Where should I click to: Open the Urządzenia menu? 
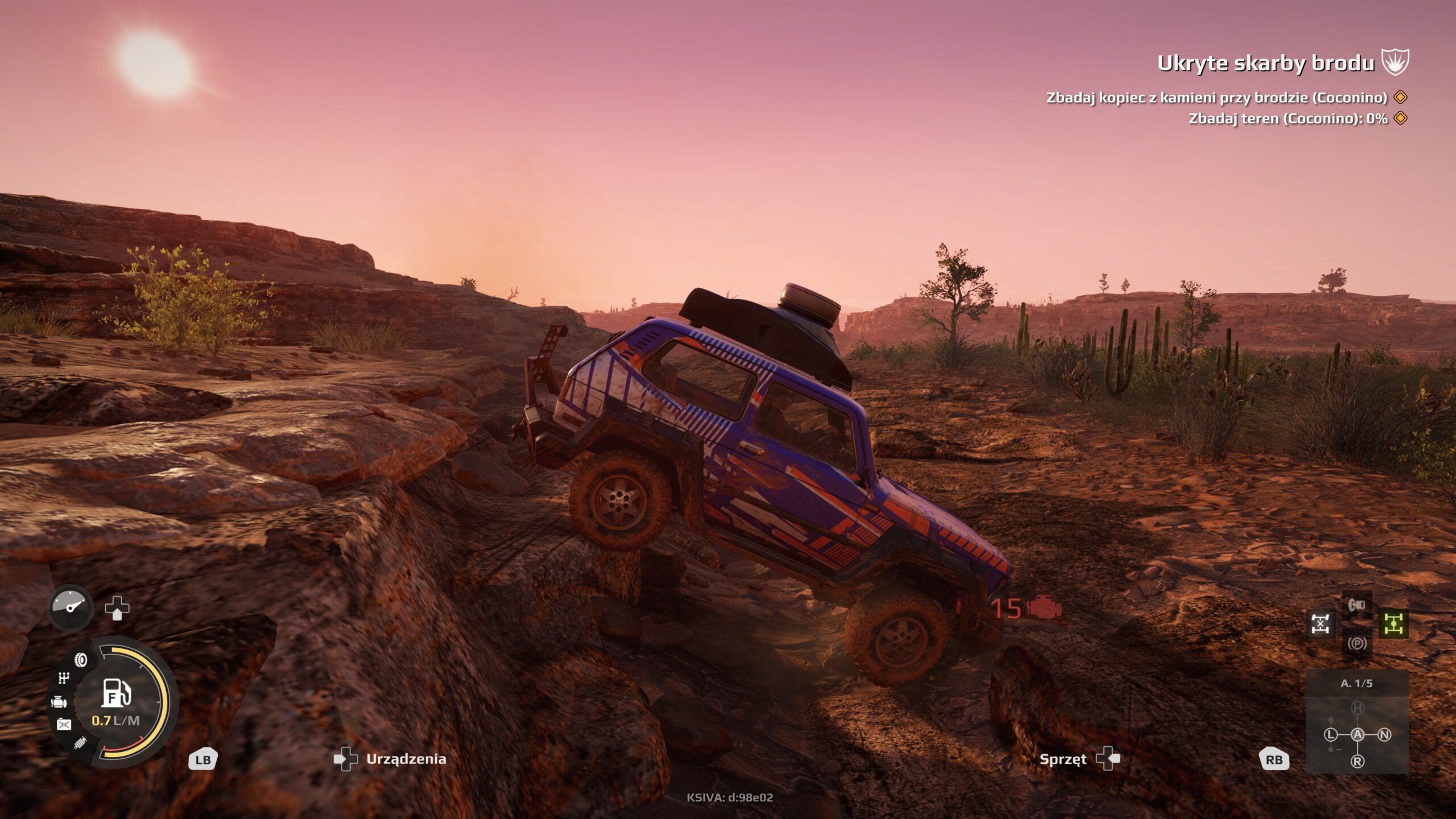406,758
